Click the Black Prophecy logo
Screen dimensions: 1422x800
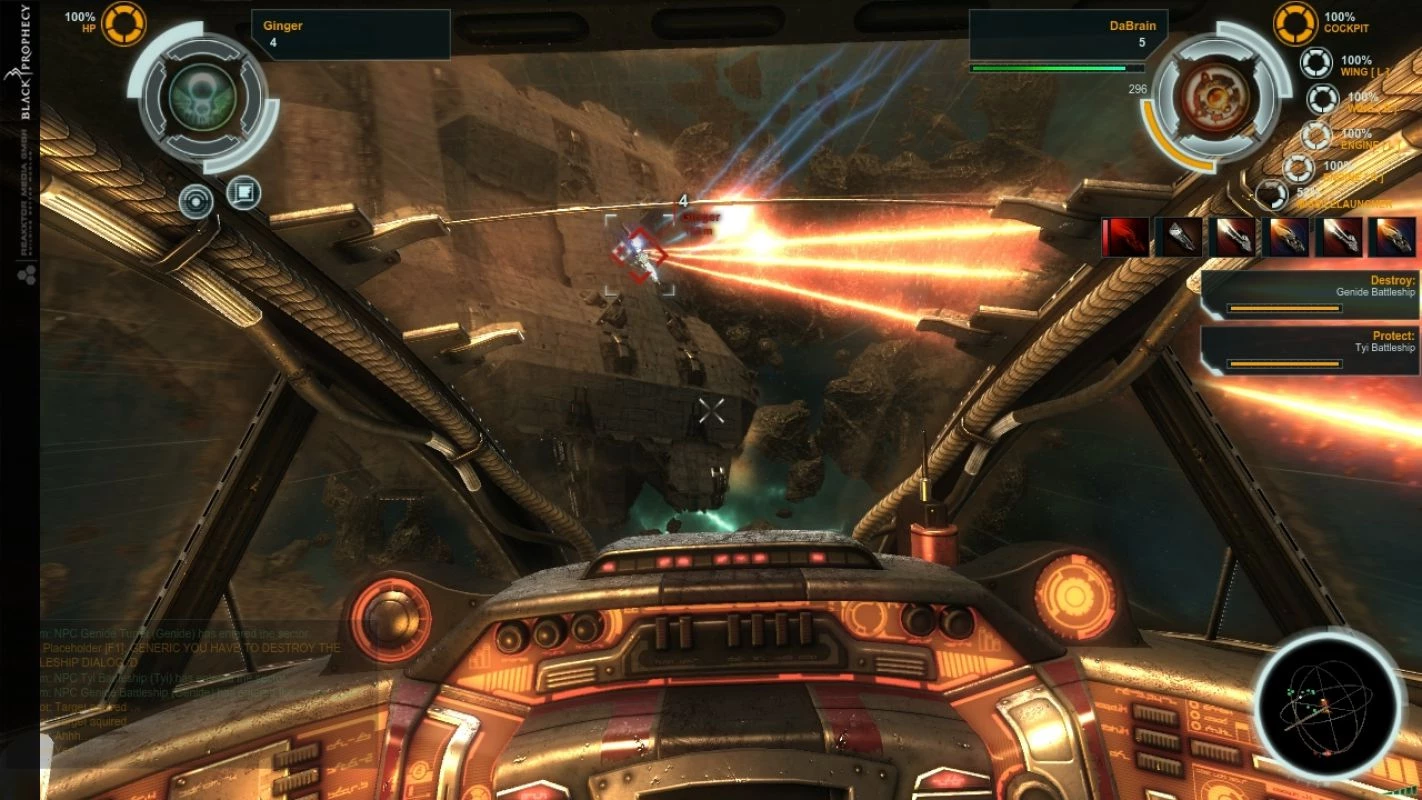pyautogui.click(x=26, y=62)
